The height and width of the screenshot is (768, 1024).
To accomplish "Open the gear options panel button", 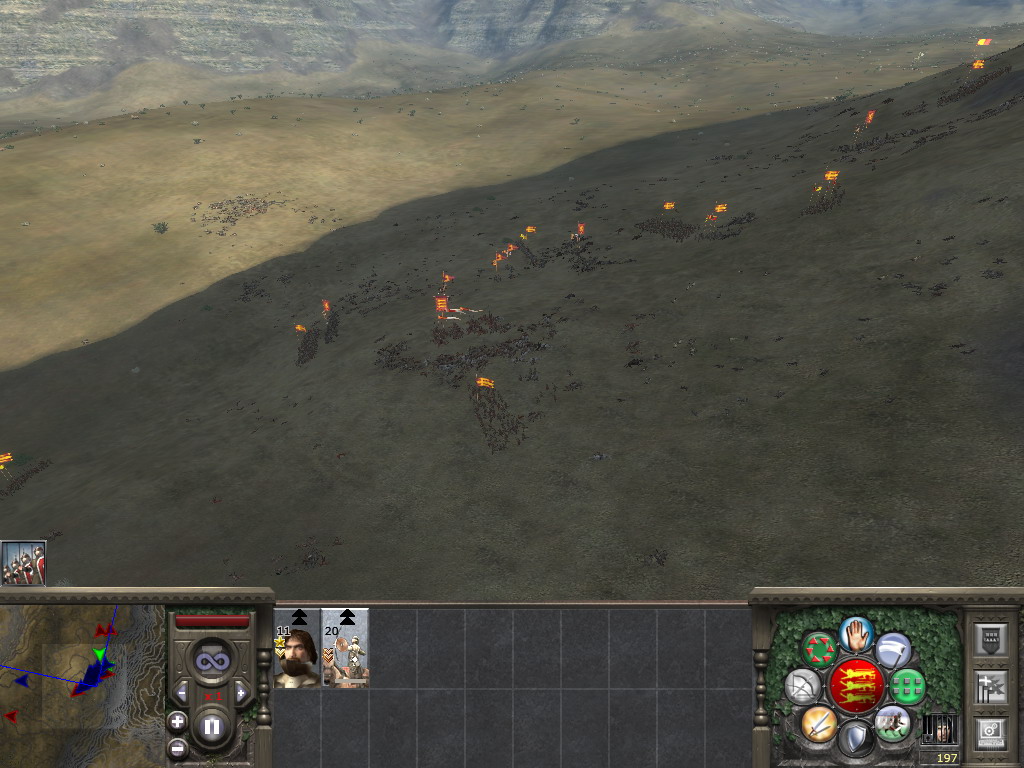I will 990,733.
